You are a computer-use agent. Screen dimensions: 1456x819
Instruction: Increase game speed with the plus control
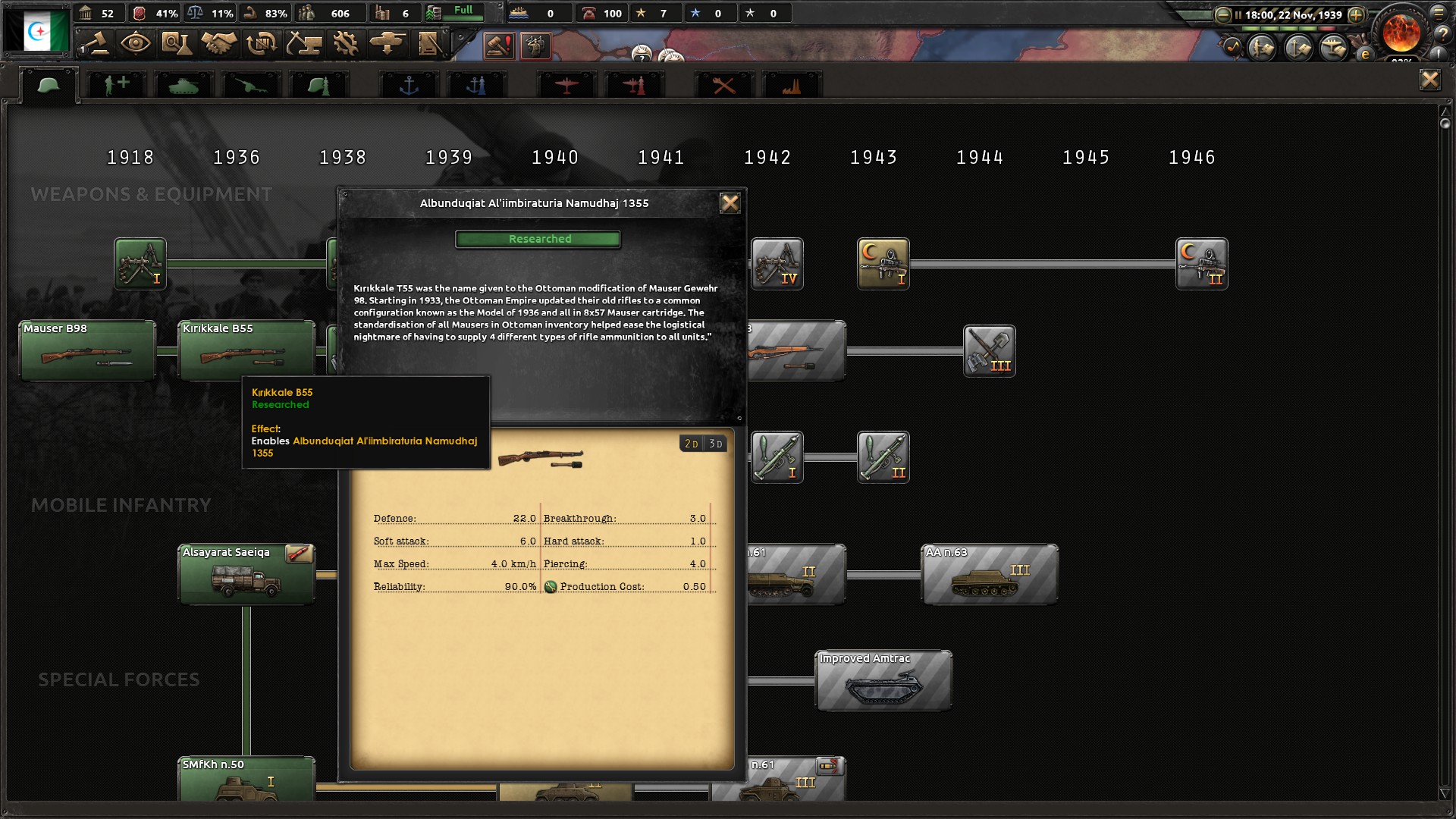tap(1355, 14)
